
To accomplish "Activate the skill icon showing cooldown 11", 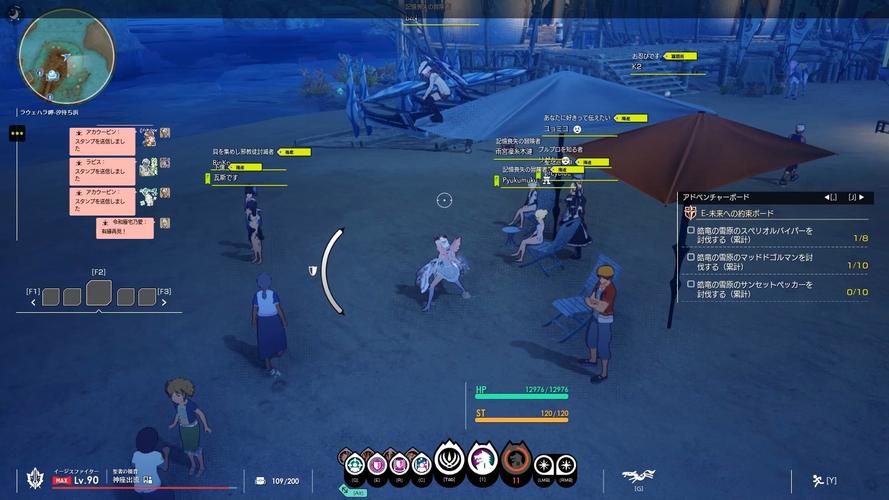I will click(x=516, y=461).
